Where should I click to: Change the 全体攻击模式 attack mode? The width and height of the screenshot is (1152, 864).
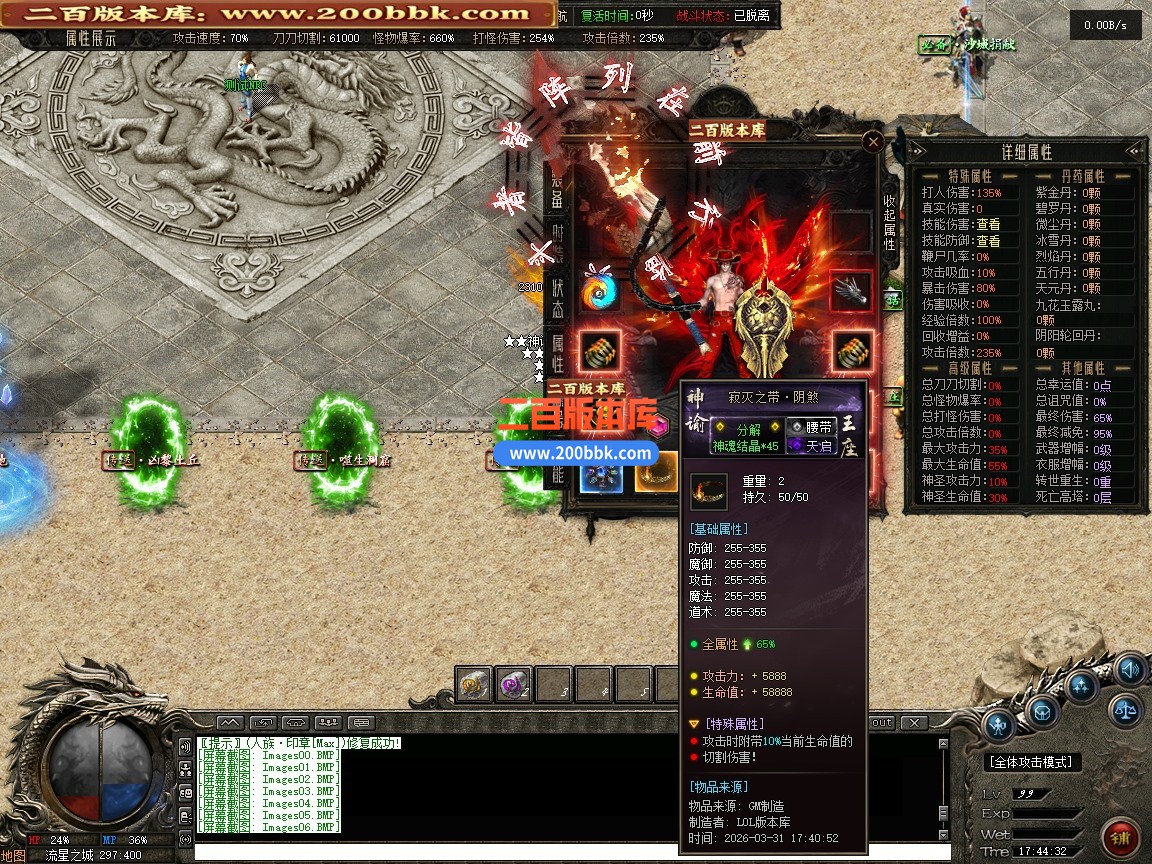coord(1034,762)
